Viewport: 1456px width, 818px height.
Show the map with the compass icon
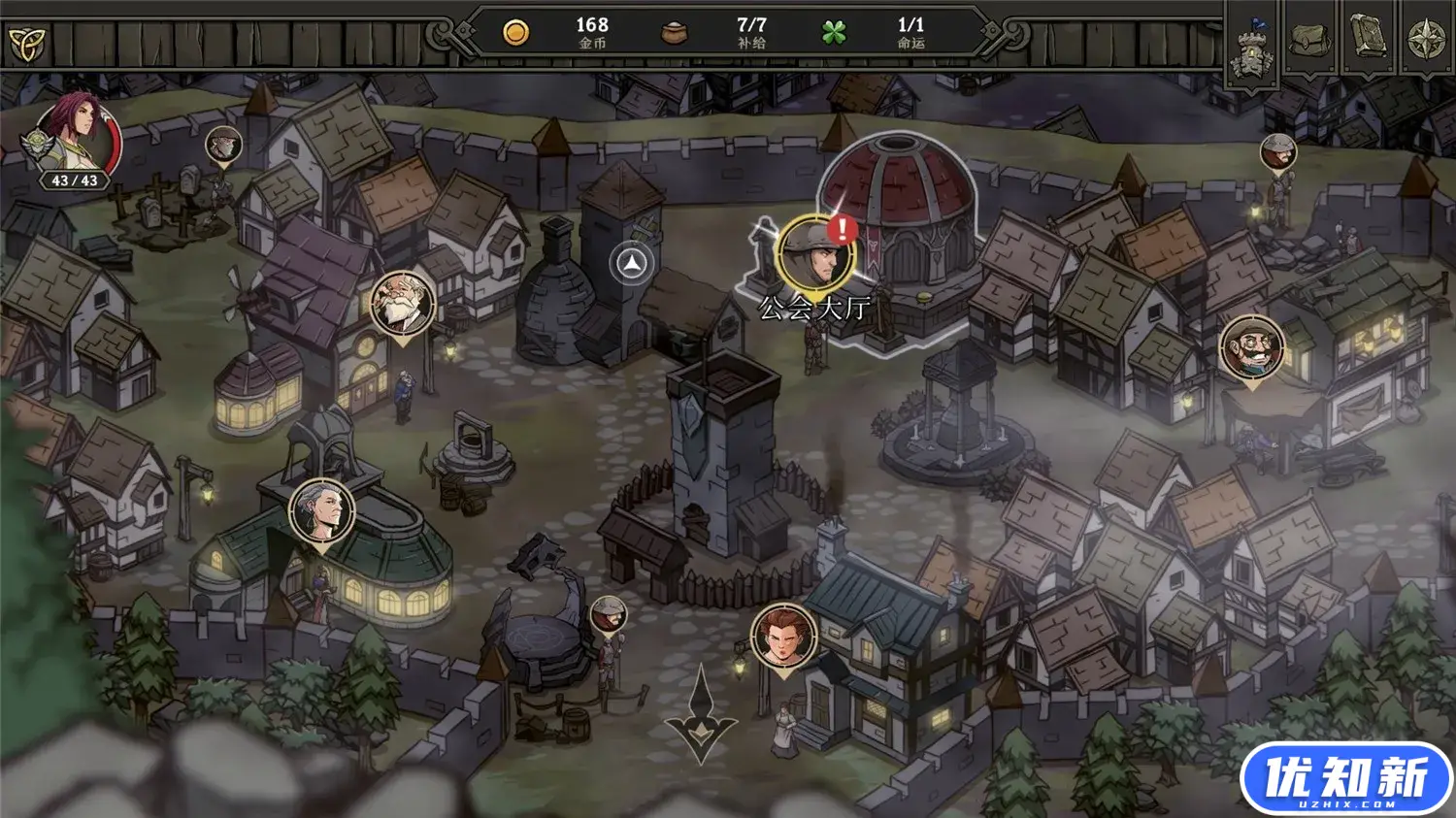tap(1426, 41)
